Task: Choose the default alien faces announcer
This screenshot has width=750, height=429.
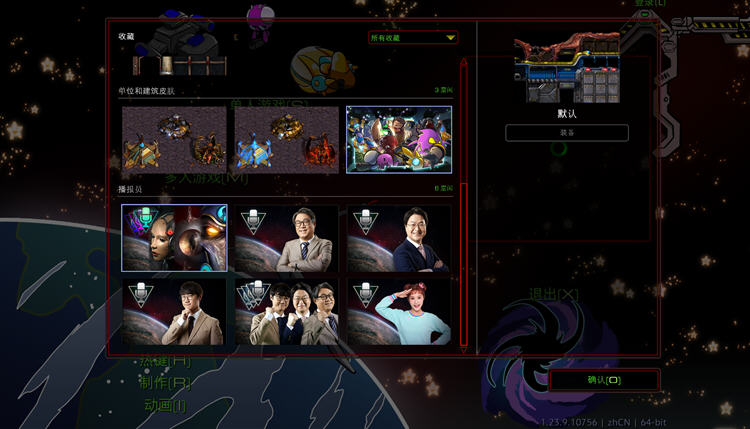Action: tap(174, 238)
